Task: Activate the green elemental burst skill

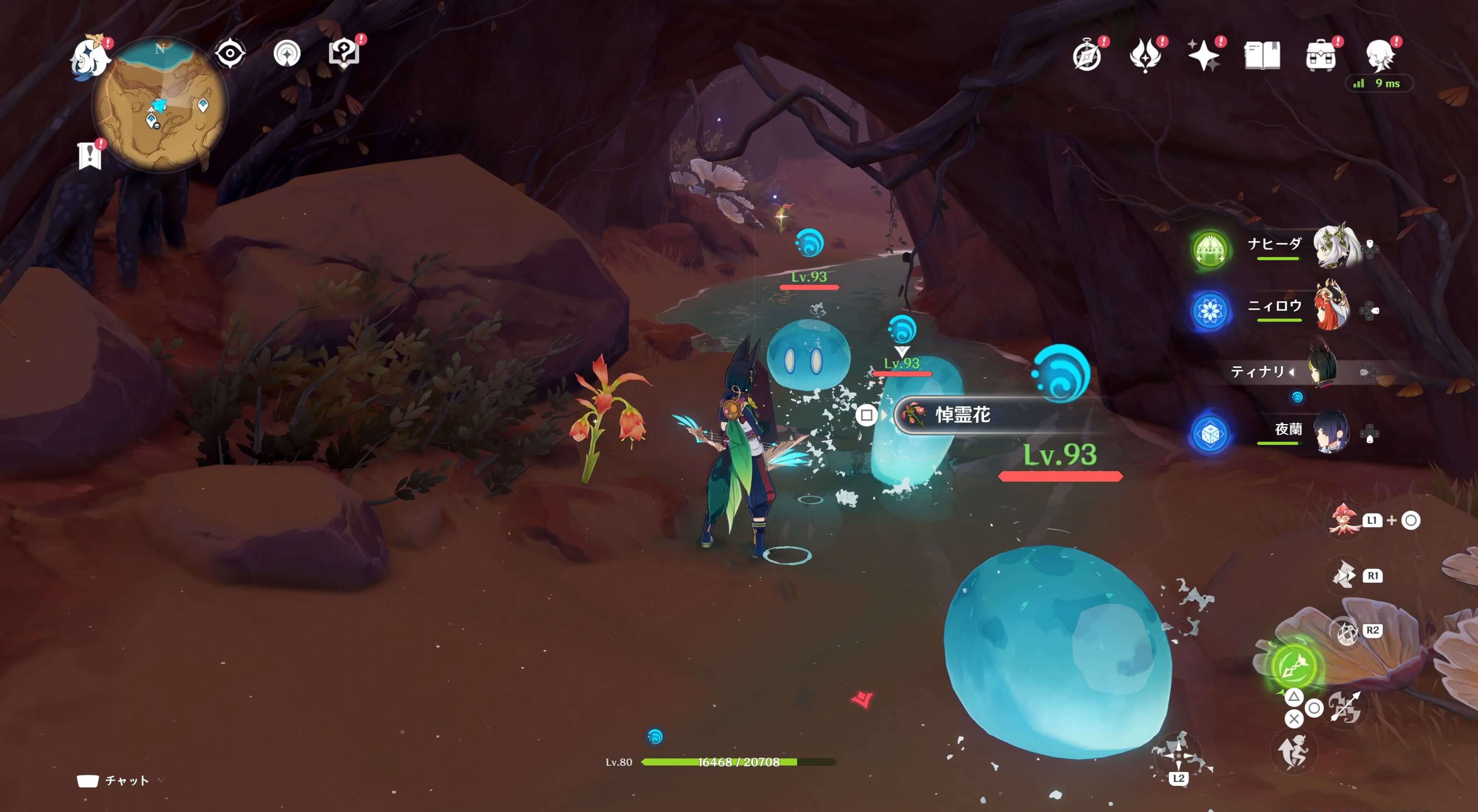Action: (1293, 666)
